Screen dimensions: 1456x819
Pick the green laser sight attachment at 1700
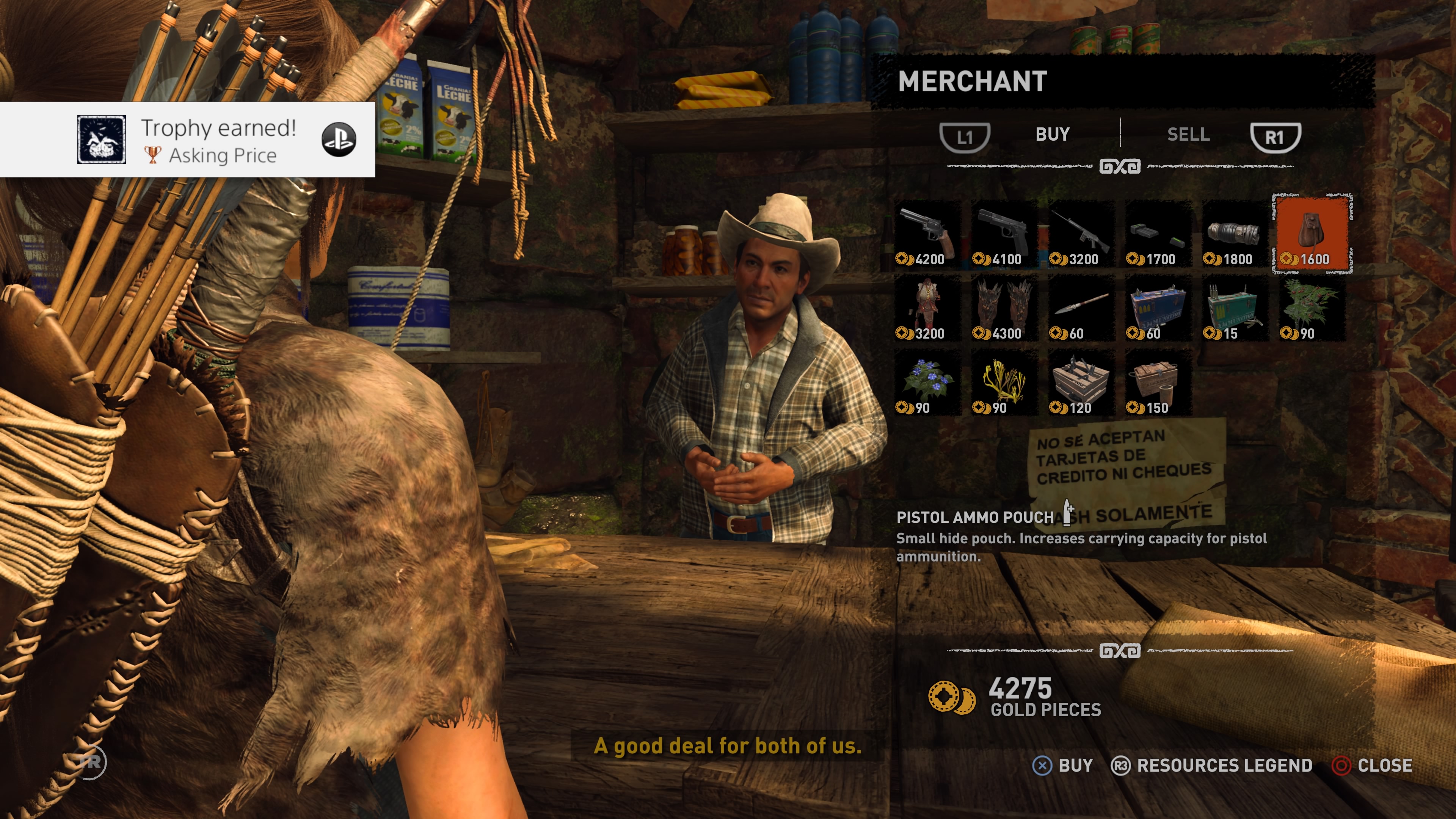(x=1158, y=235)
